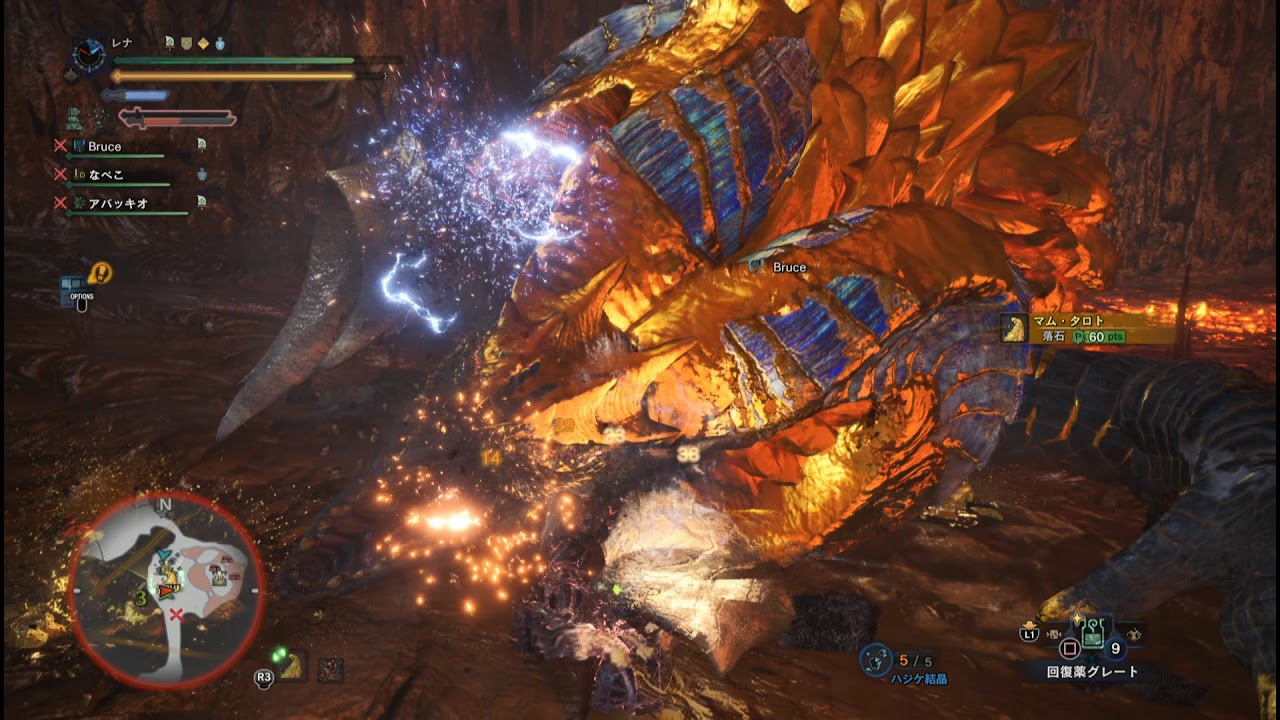1280x720 pixels.
Task: Select the gold Kulve Taroth target icon
Action: pyautogui.click(x=292, y=668)
